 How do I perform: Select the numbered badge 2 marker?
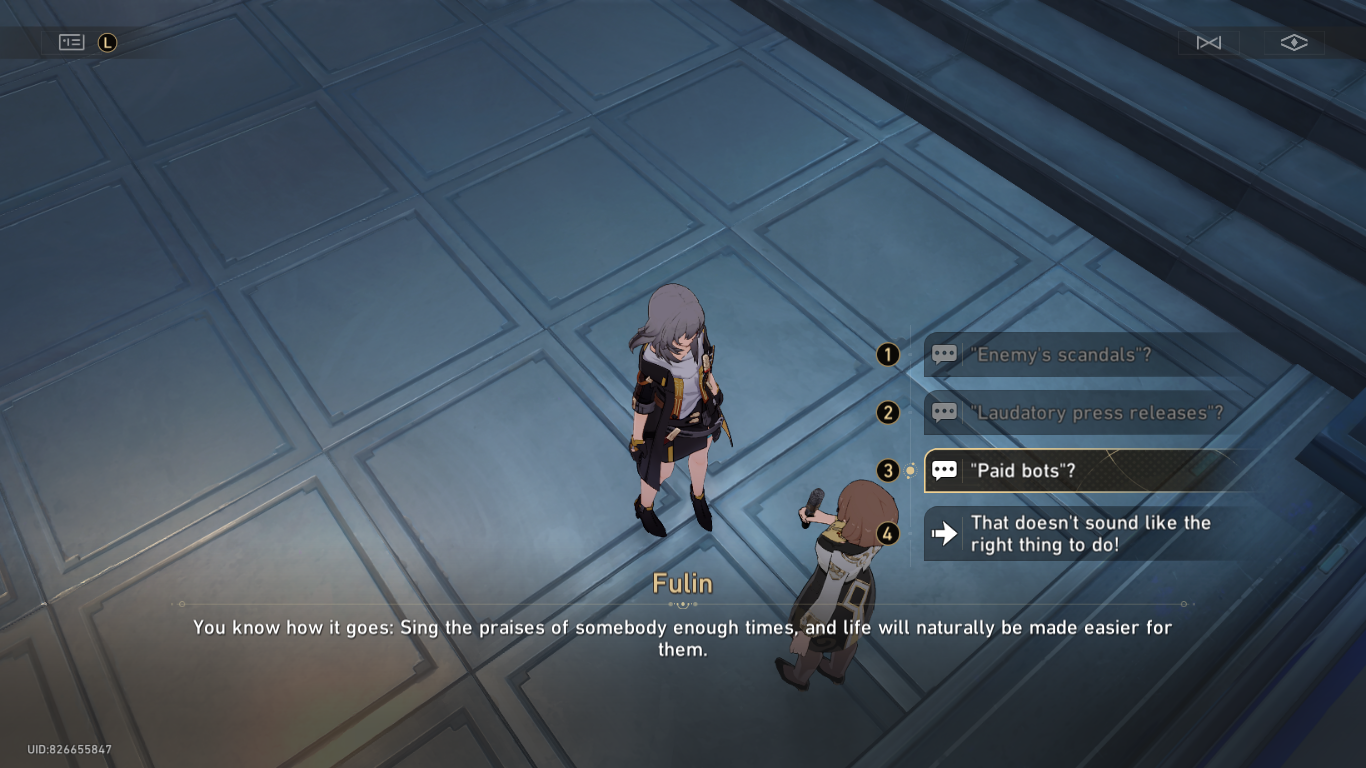(886, 412)
